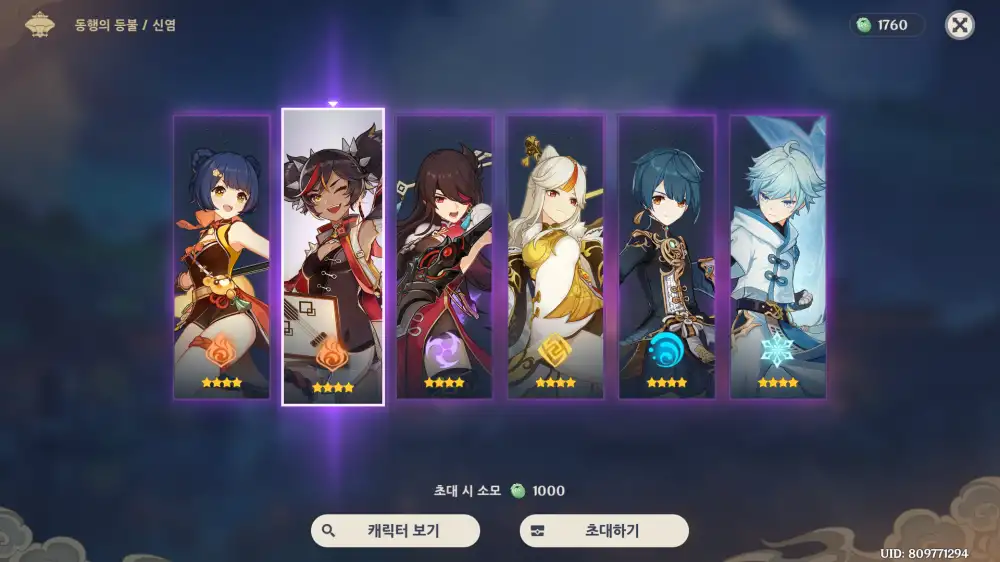Choose the Xingqiu character card
This screenshot has width=1000, height=562.
click(666, 257)
